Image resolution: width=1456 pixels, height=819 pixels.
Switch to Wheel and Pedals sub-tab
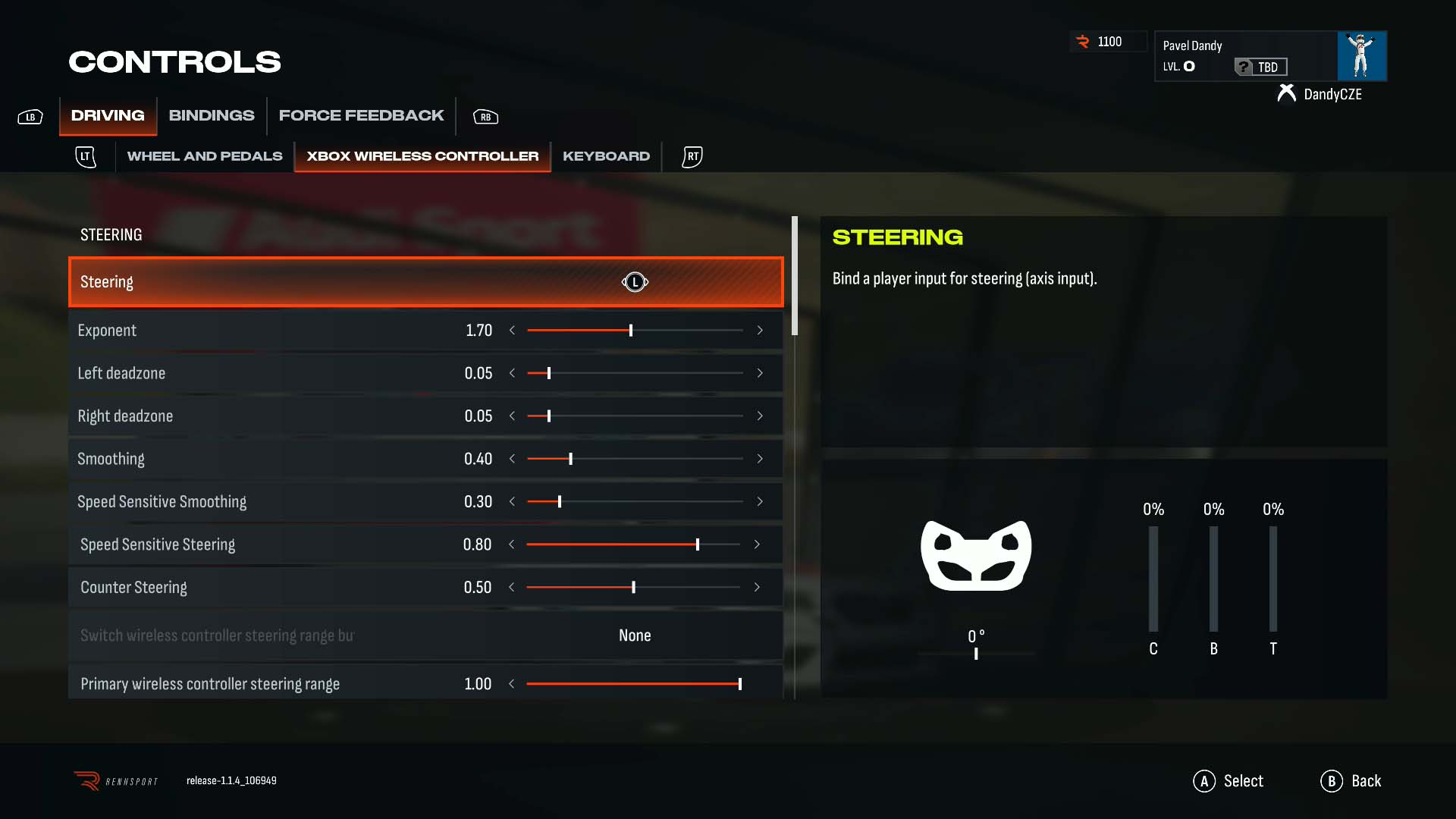tap(205, 156)
